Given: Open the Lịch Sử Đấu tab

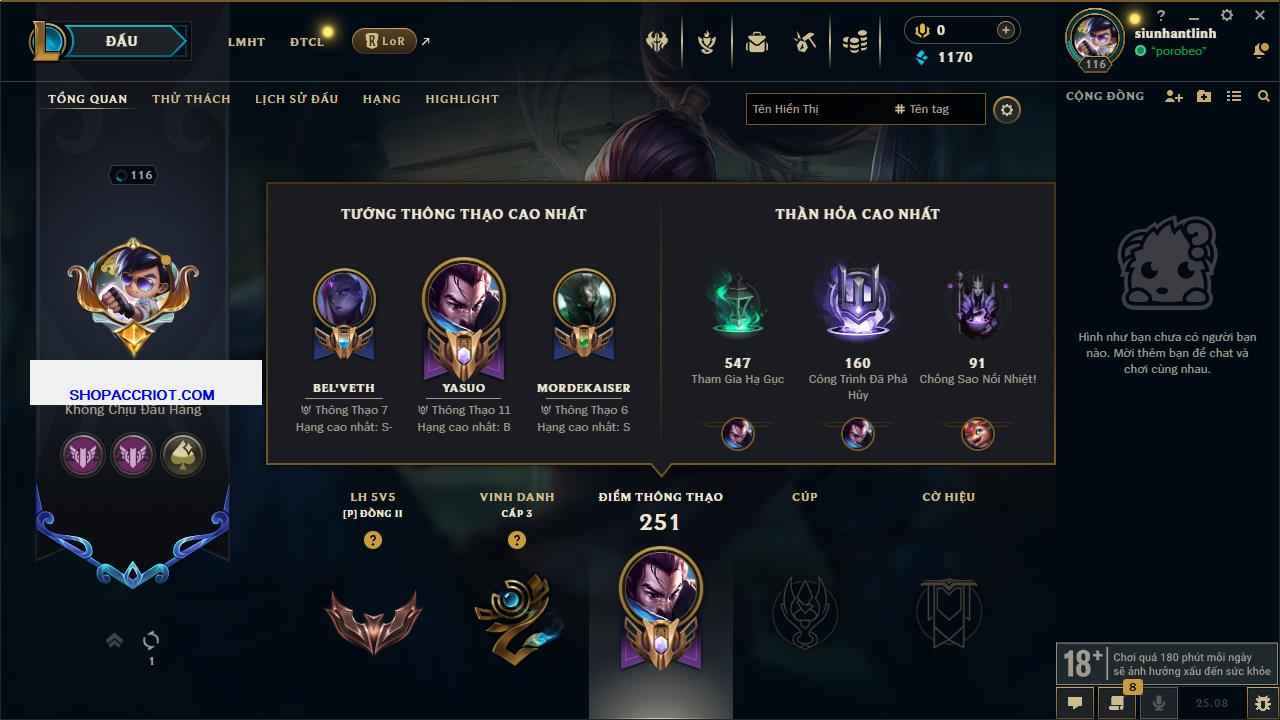Looking at the screenshot, I should point(296,99).
